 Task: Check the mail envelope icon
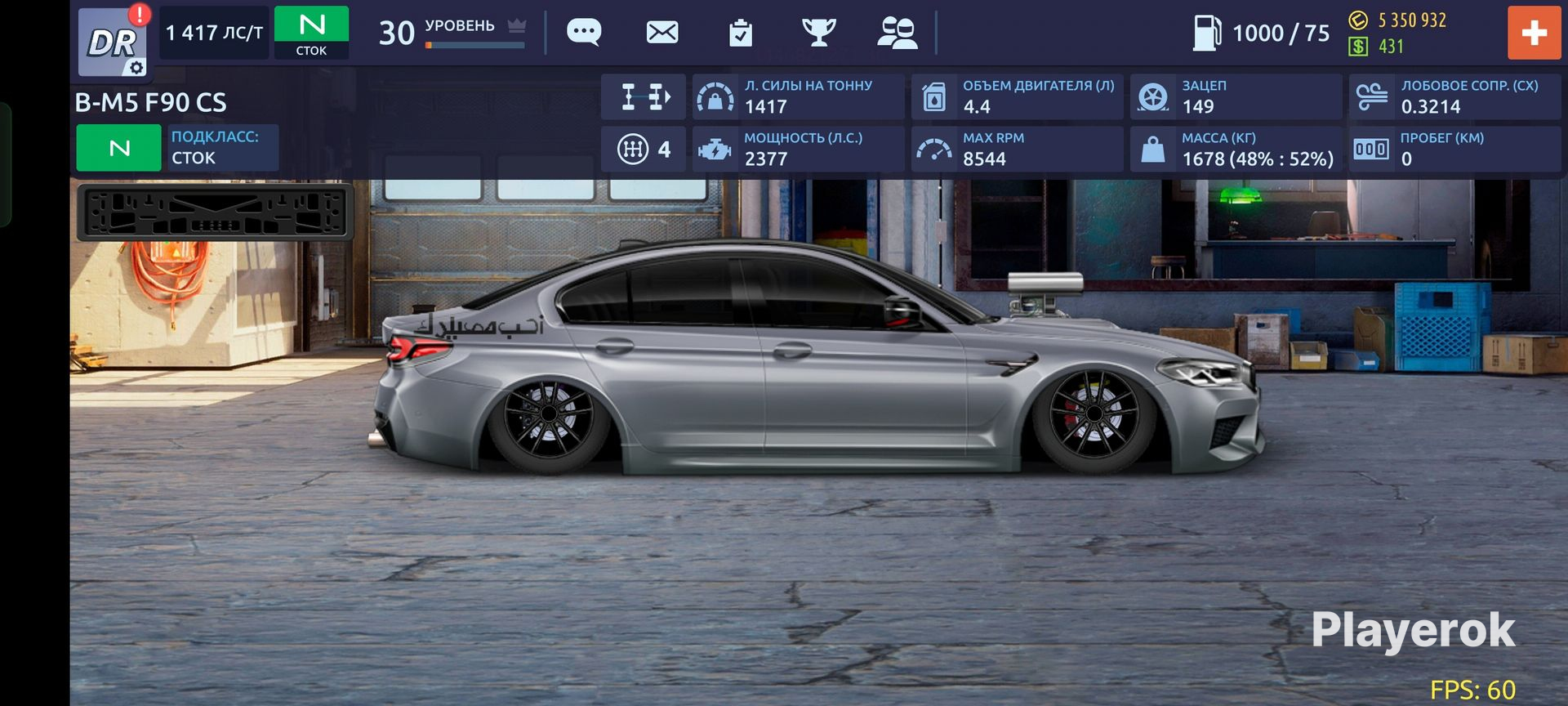(662, 33)
